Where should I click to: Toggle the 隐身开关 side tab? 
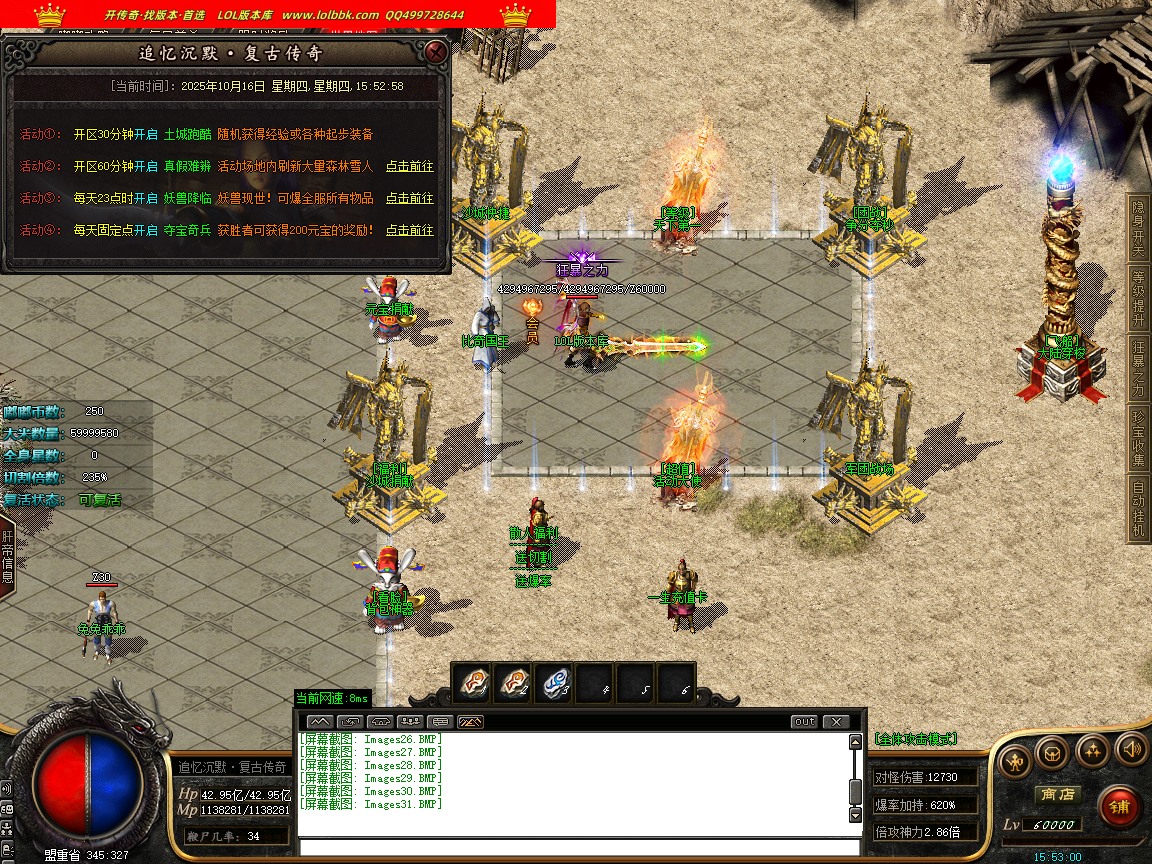point(1138,226)
